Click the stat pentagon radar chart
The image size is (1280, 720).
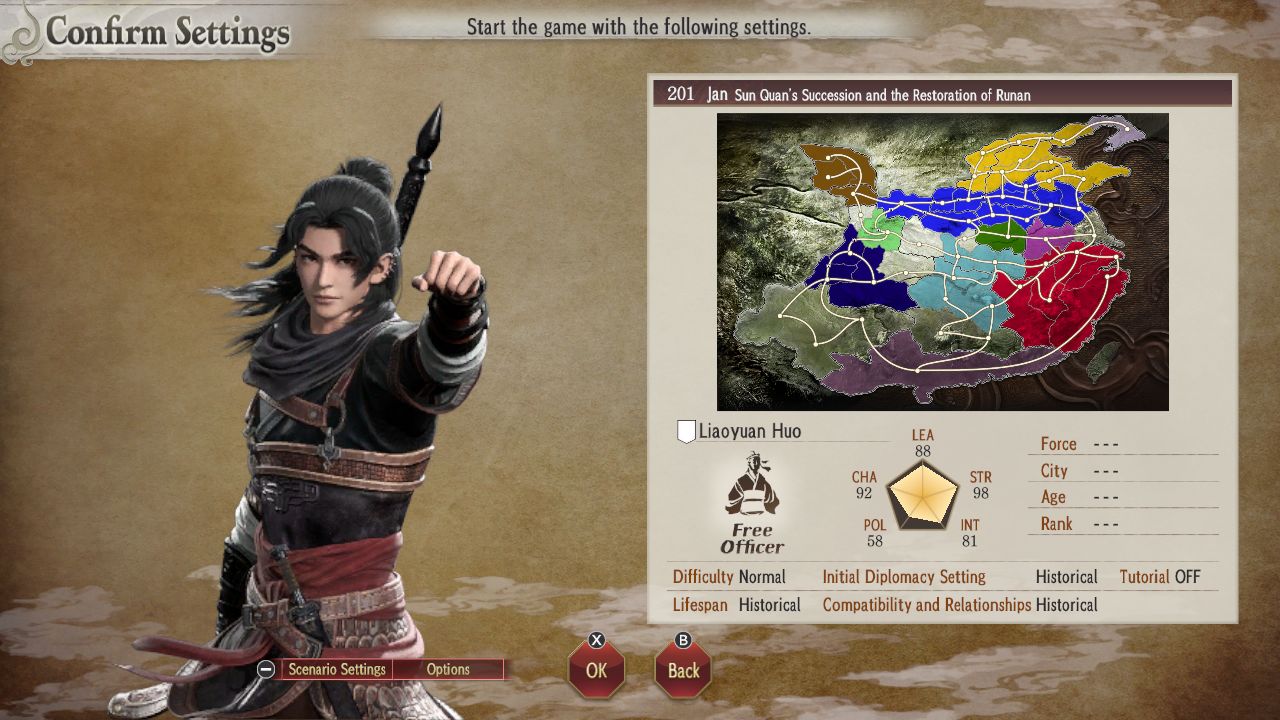click(x=922, y=497)
